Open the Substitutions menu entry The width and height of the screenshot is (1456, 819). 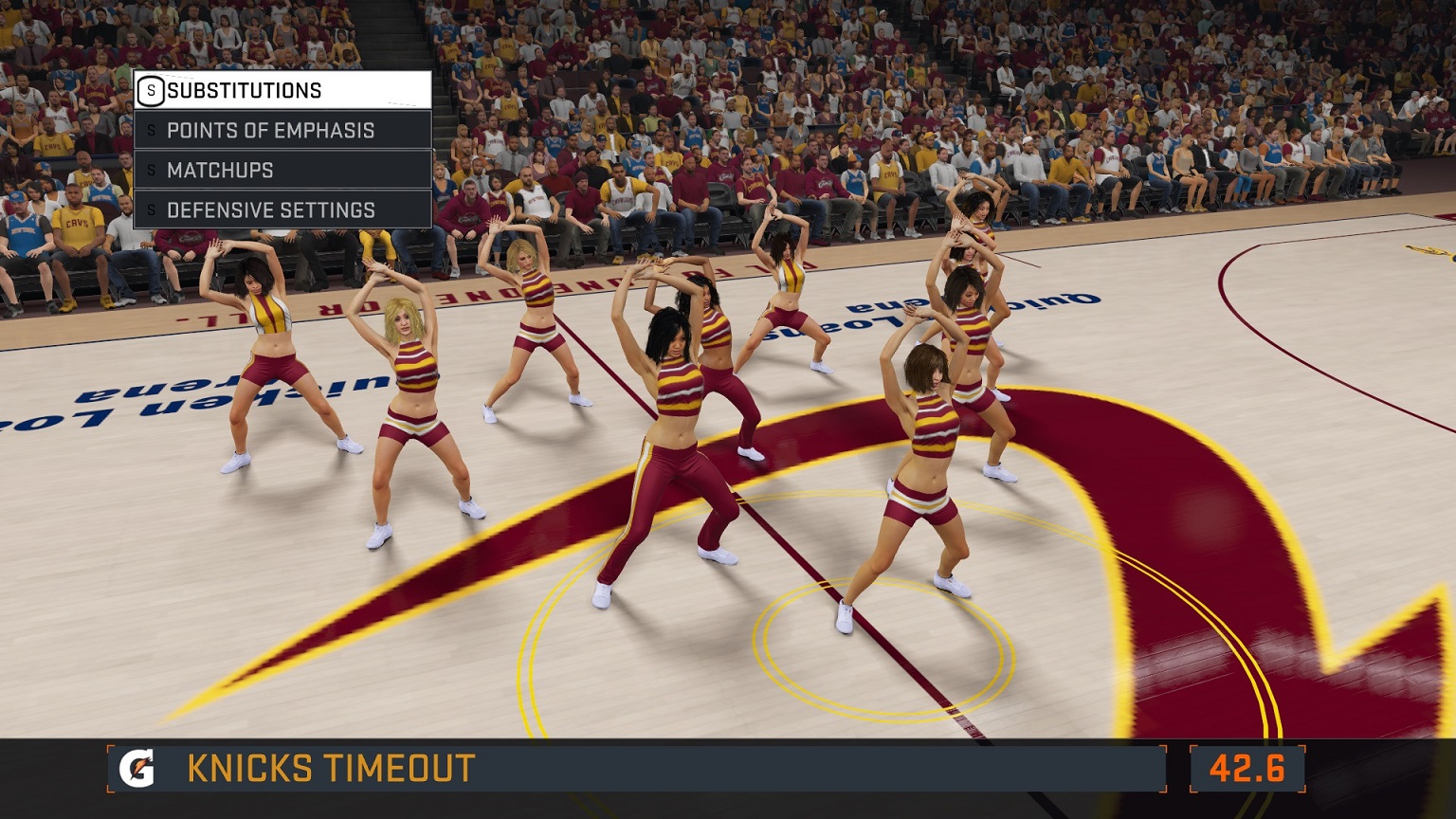tap(282, 91)
